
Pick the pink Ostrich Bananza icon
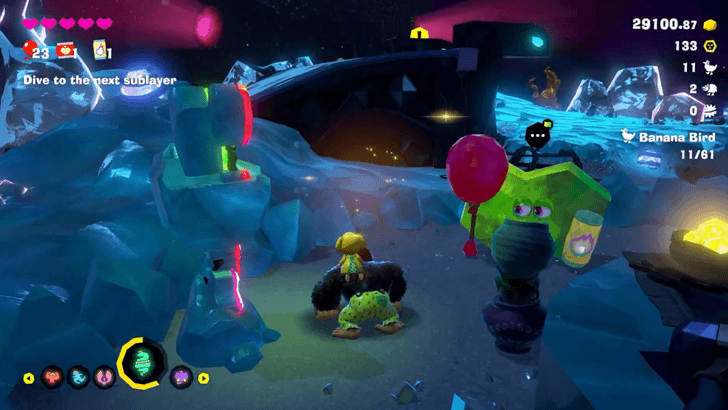point(101,378)
